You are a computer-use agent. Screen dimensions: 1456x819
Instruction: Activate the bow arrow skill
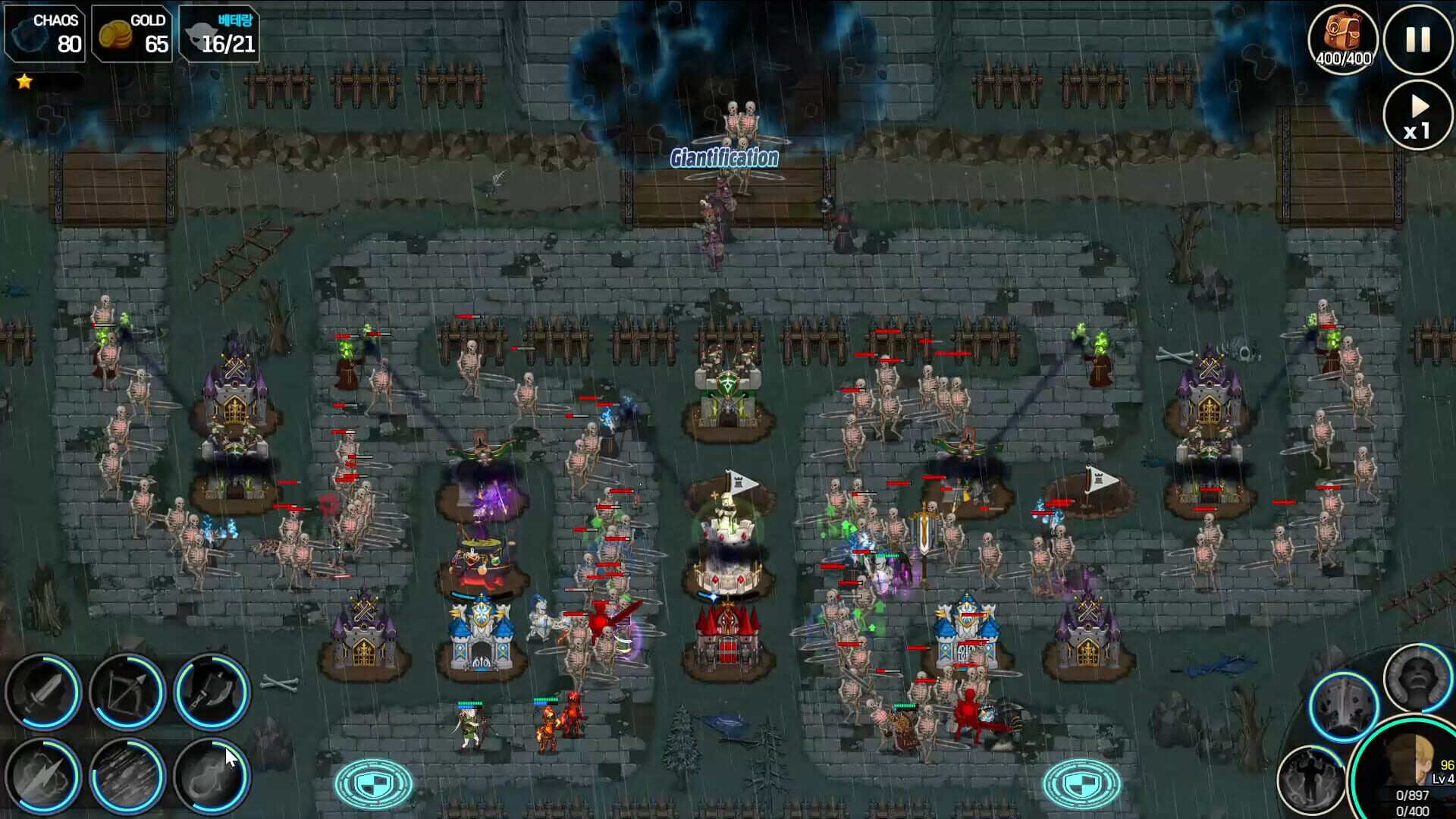129,694
